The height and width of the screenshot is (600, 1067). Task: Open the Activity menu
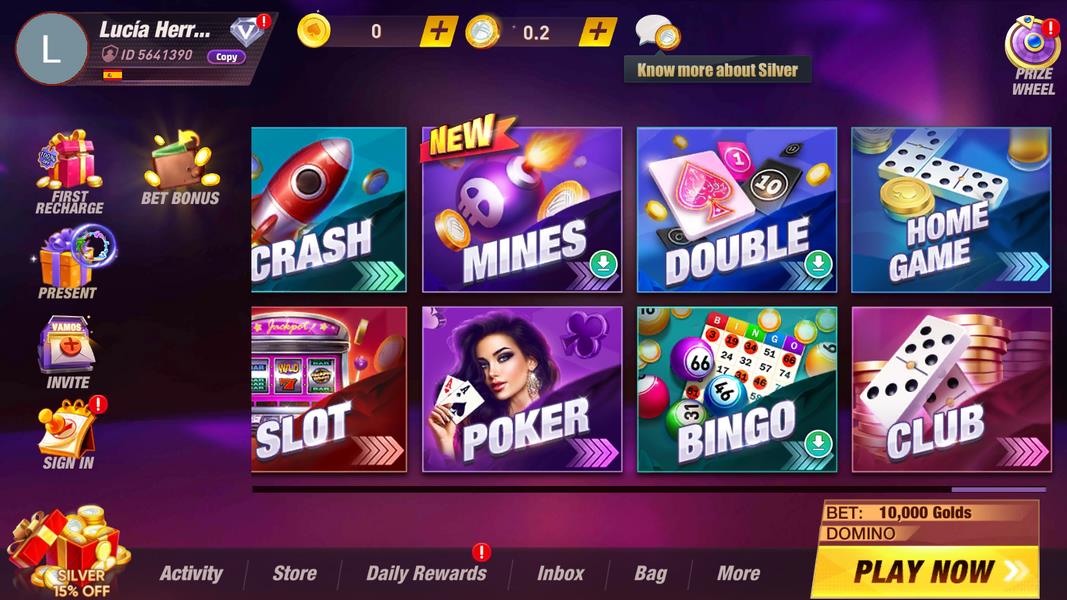tap(191, 573)
